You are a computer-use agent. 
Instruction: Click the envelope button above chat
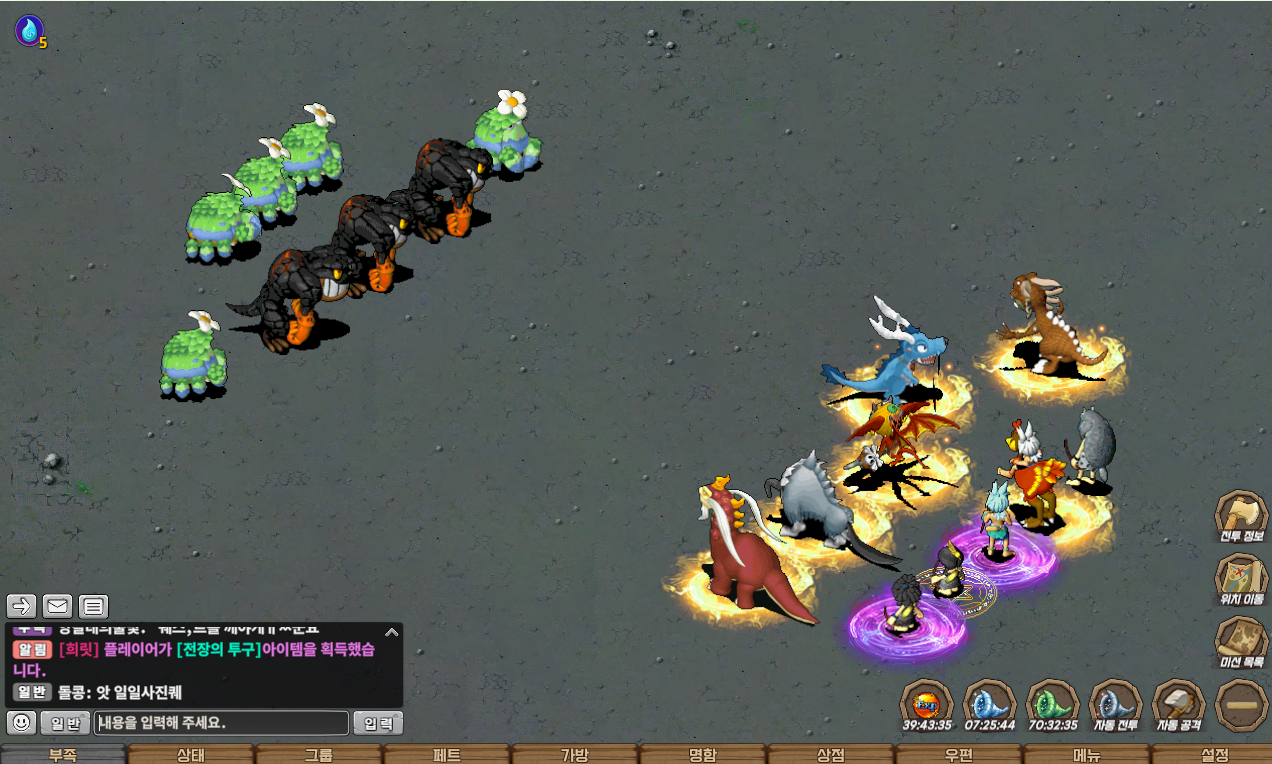[57, 605]
